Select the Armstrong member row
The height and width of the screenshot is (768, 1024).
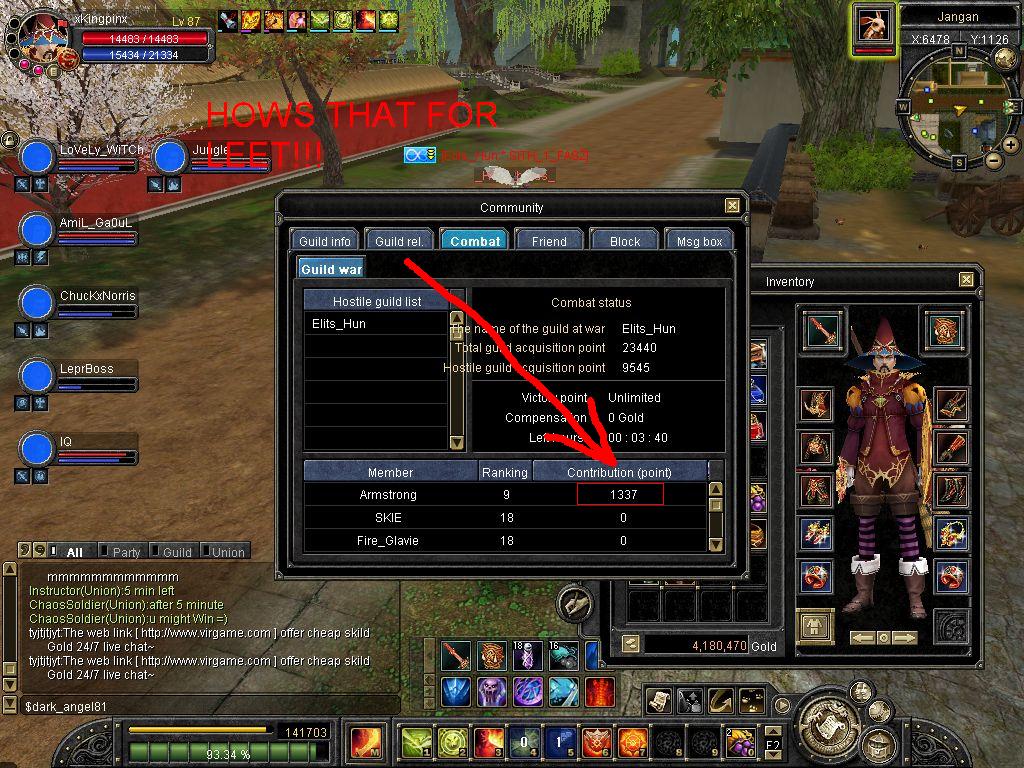click(388, 495)
